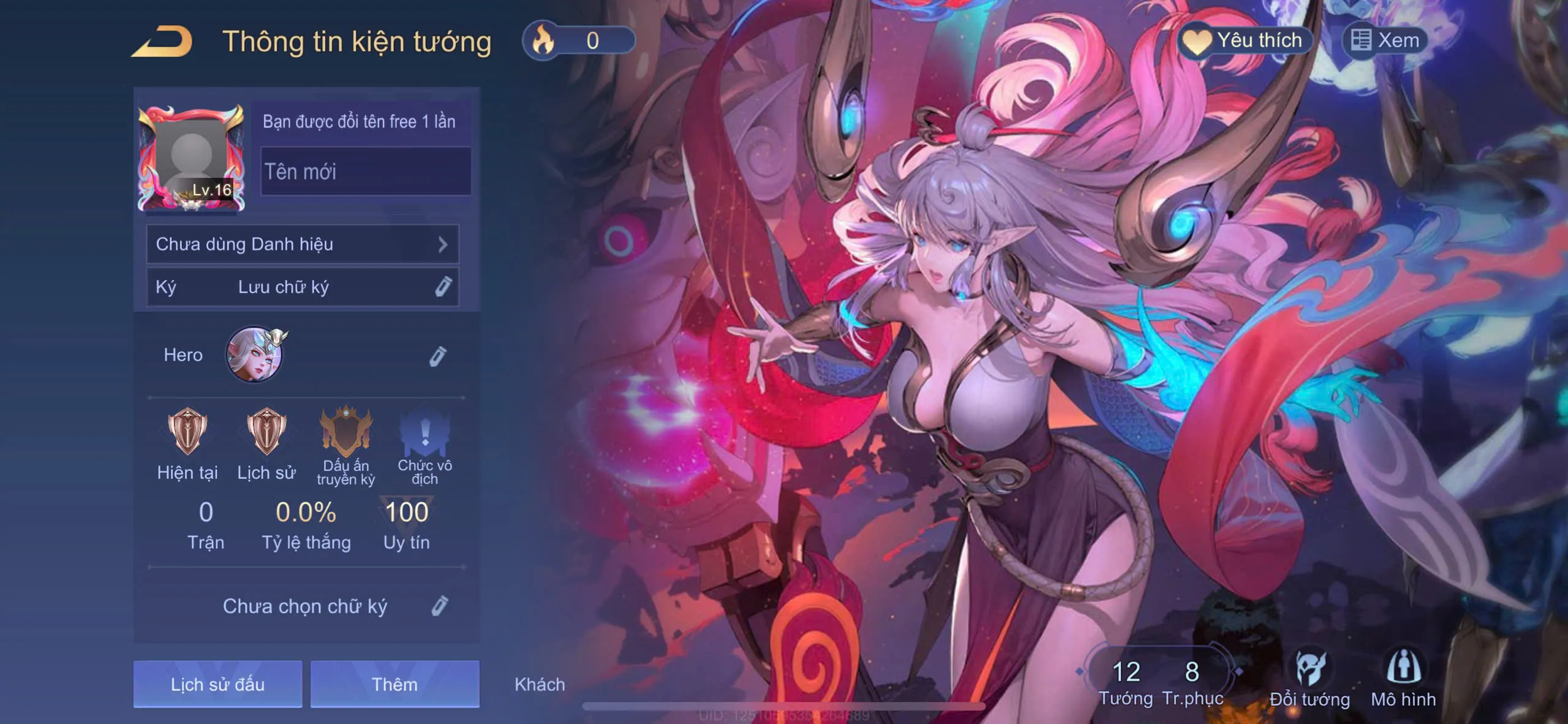Open the Chức vô địch badge

[x=424, y=435]
